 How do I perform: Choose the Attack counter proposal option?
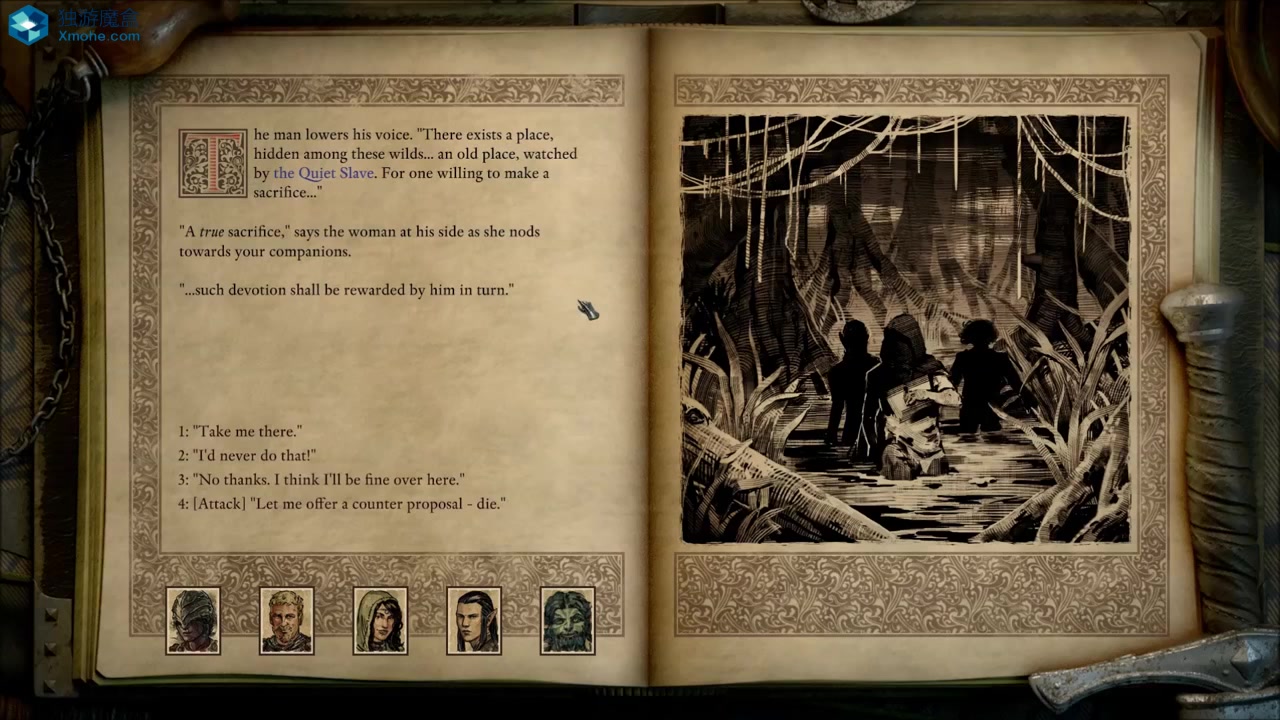(342, 504)
